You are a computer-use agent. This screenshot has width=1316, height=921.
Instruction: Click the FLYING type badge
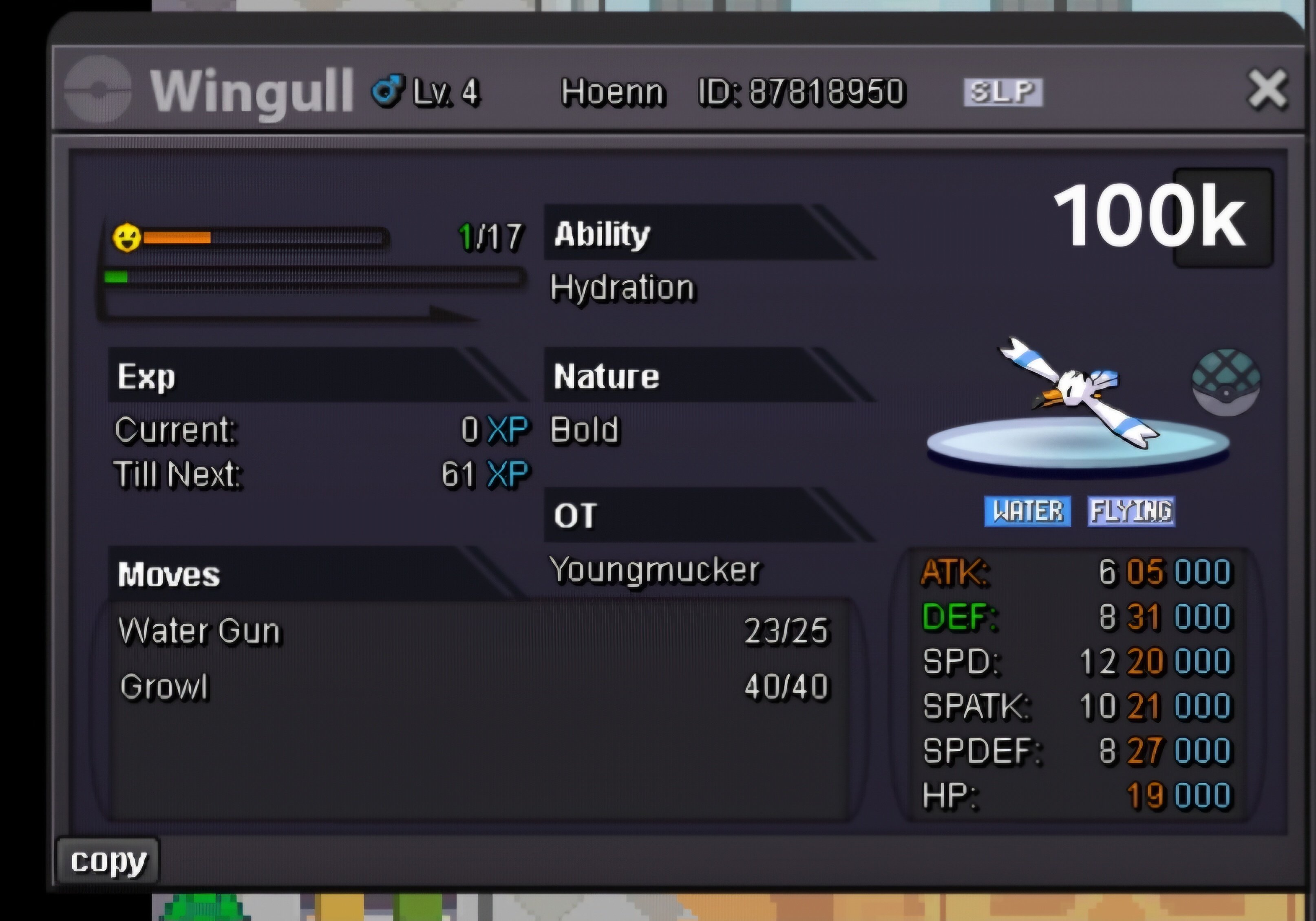tap(1131, 511)
